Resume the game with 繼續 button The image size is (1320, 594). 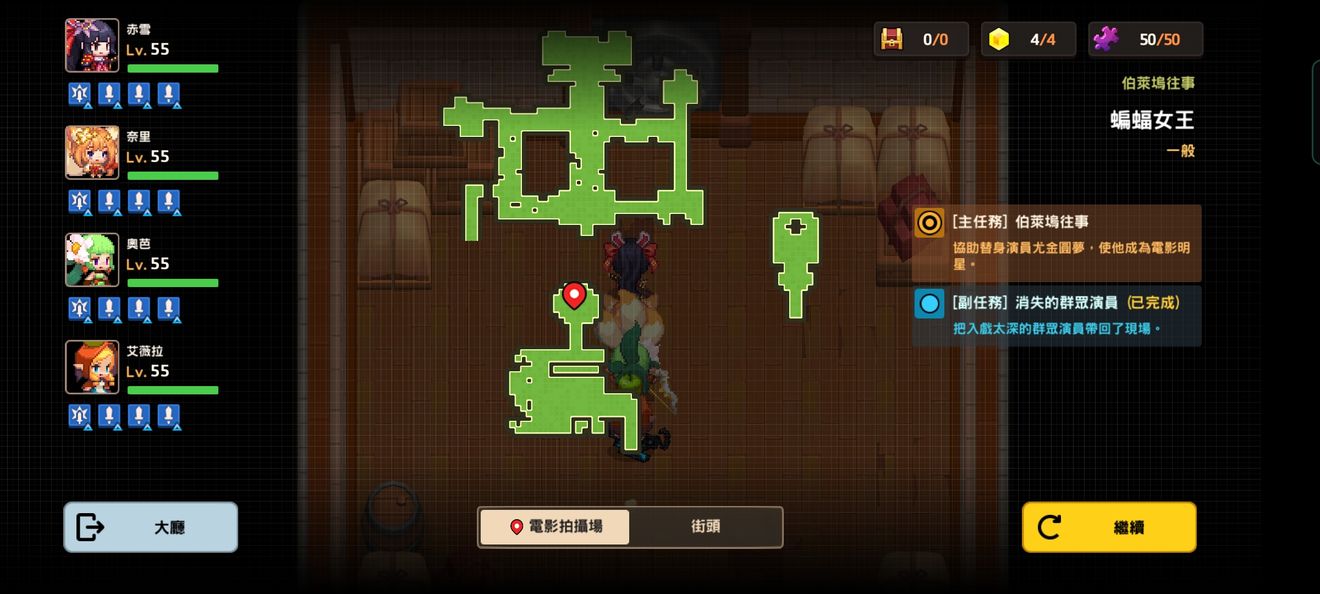pos(1109,527)
